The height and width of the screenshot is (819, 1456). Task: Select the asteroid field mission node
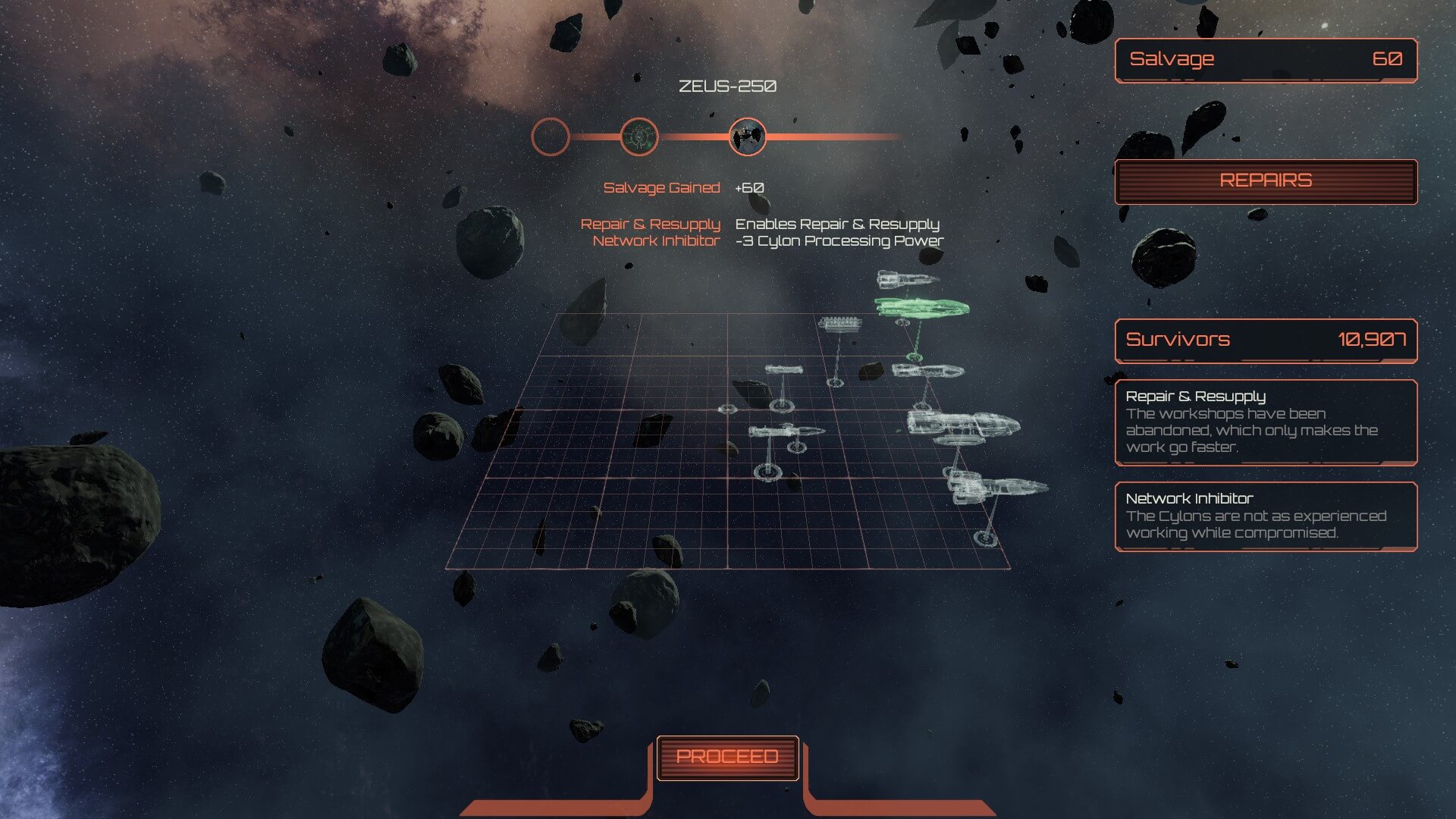(747, 137)
